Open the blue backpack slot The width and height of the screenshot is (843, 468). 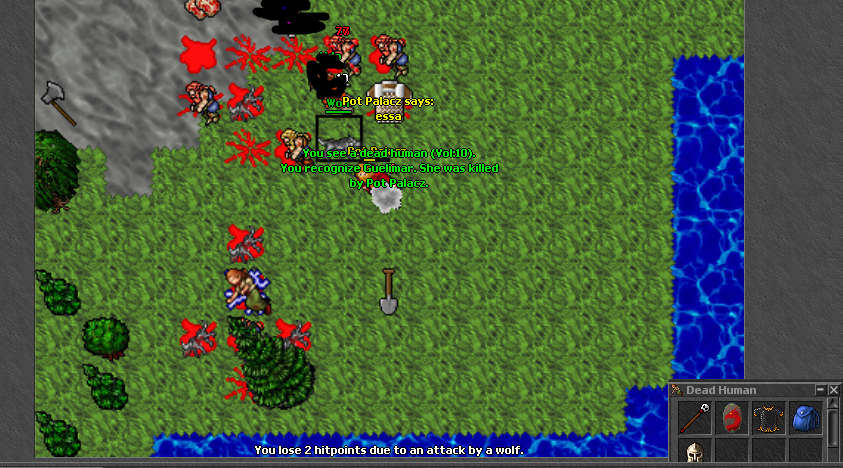click(x=805, y=417)
